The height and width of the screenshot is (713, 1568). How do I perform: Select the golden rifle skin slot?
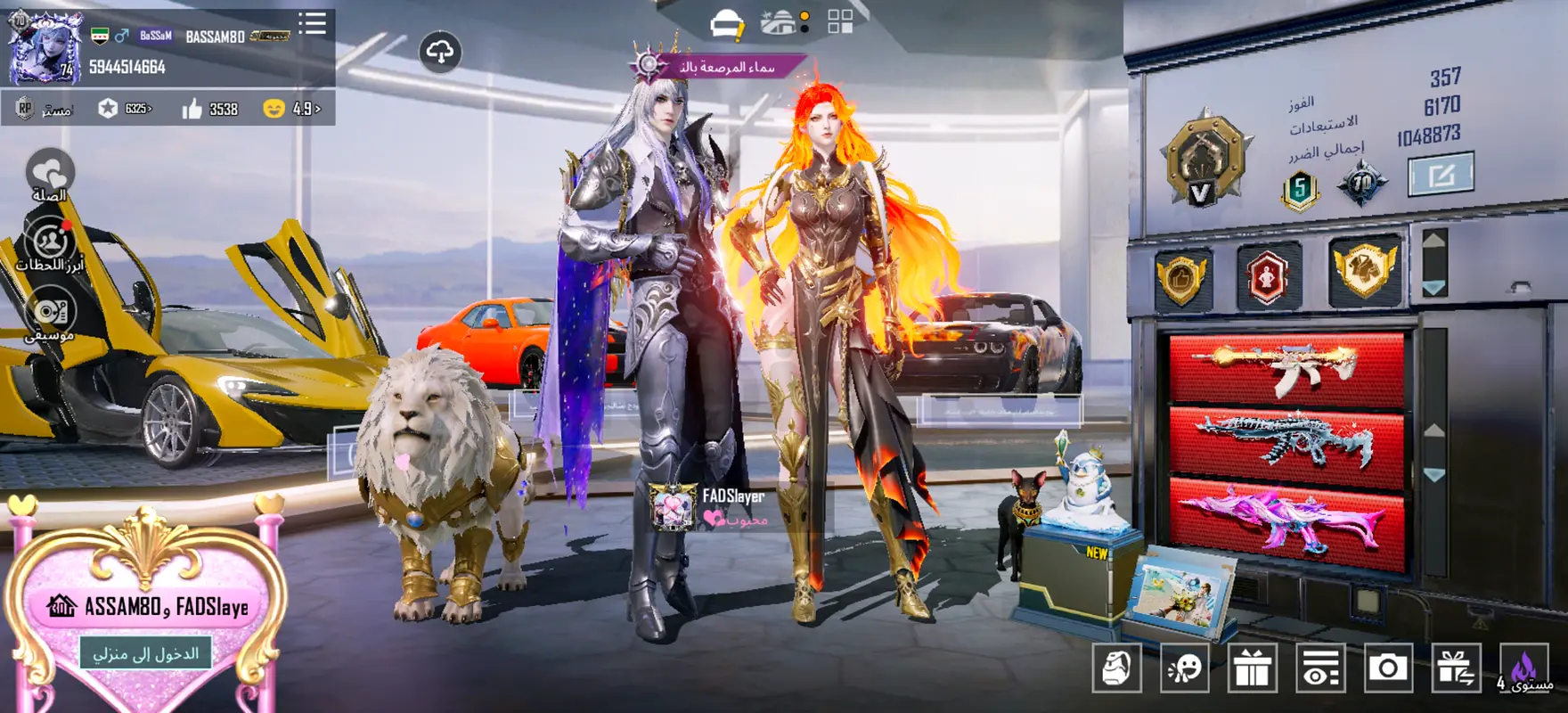coord(1286,367)
